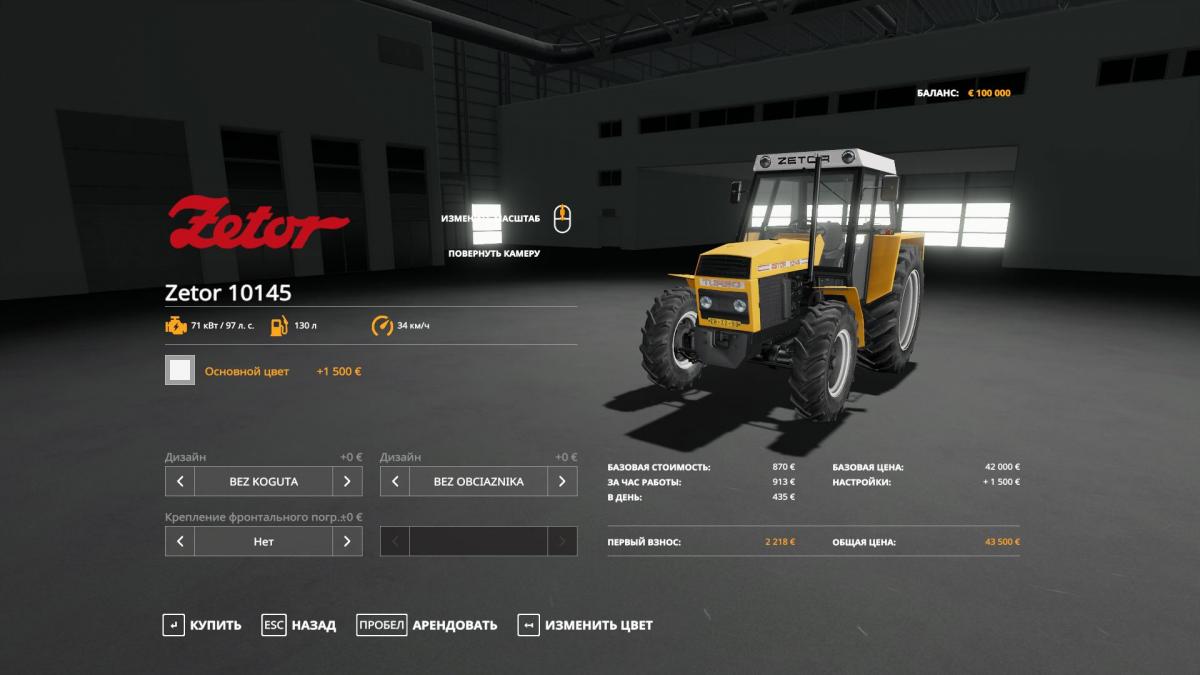Buy the Zetor 10145 tractor
Viewport: 1200px width, 675px height.
(x=202, y=625)
